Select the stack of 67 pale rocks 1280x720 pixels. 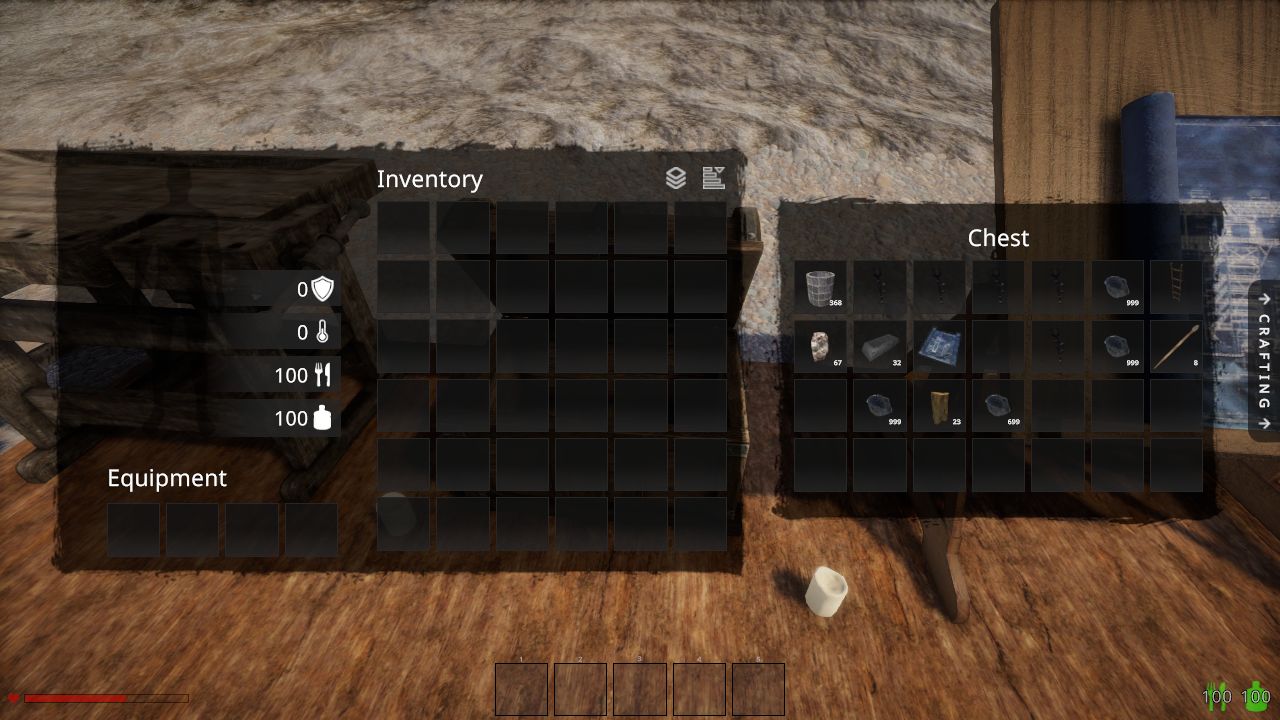[820, 346]
